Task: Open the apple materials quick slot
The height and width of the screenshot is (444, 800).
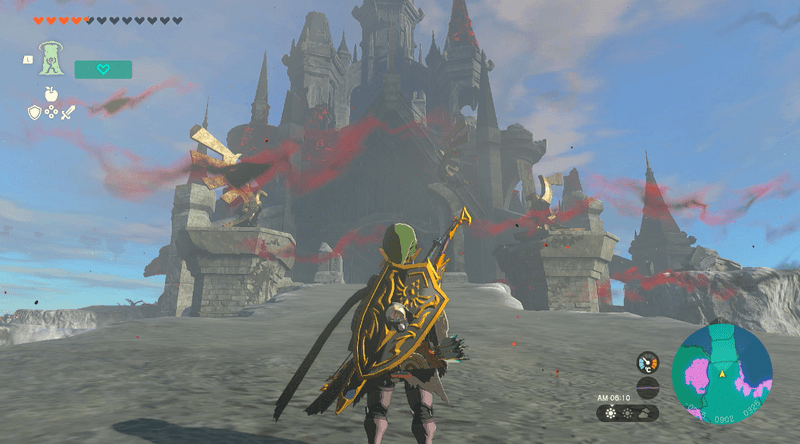Action: 51,94
